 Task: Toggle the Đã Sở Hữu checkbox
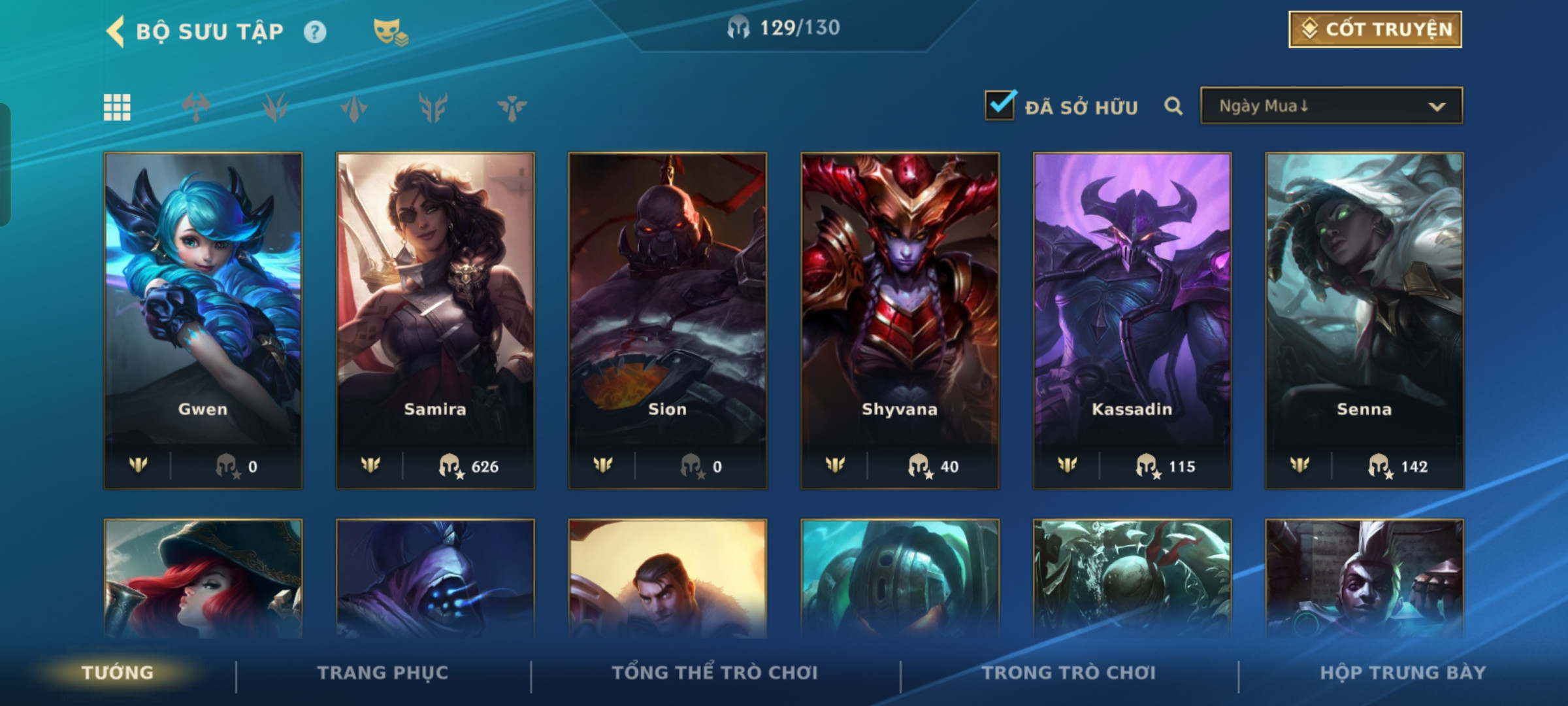tap(1000, 105)
